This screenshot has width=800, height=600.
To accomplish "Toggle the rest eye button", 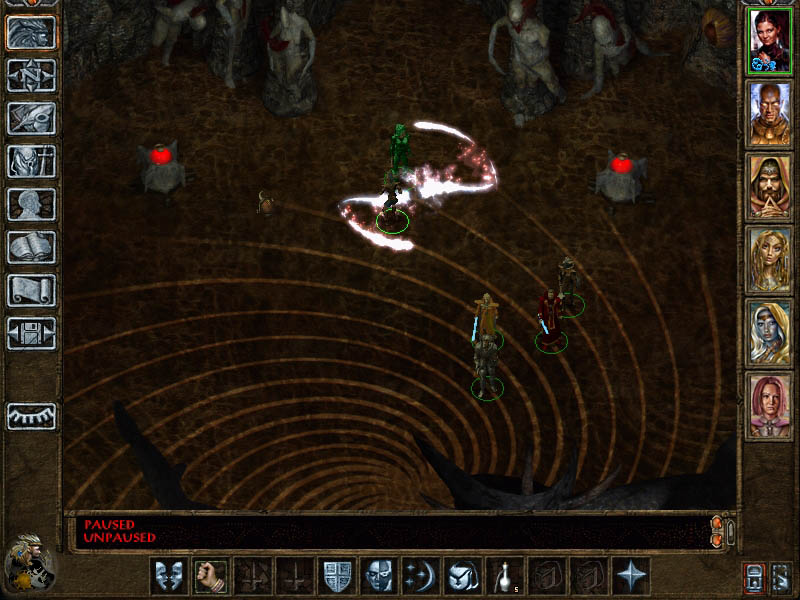I will pos(31,416).
